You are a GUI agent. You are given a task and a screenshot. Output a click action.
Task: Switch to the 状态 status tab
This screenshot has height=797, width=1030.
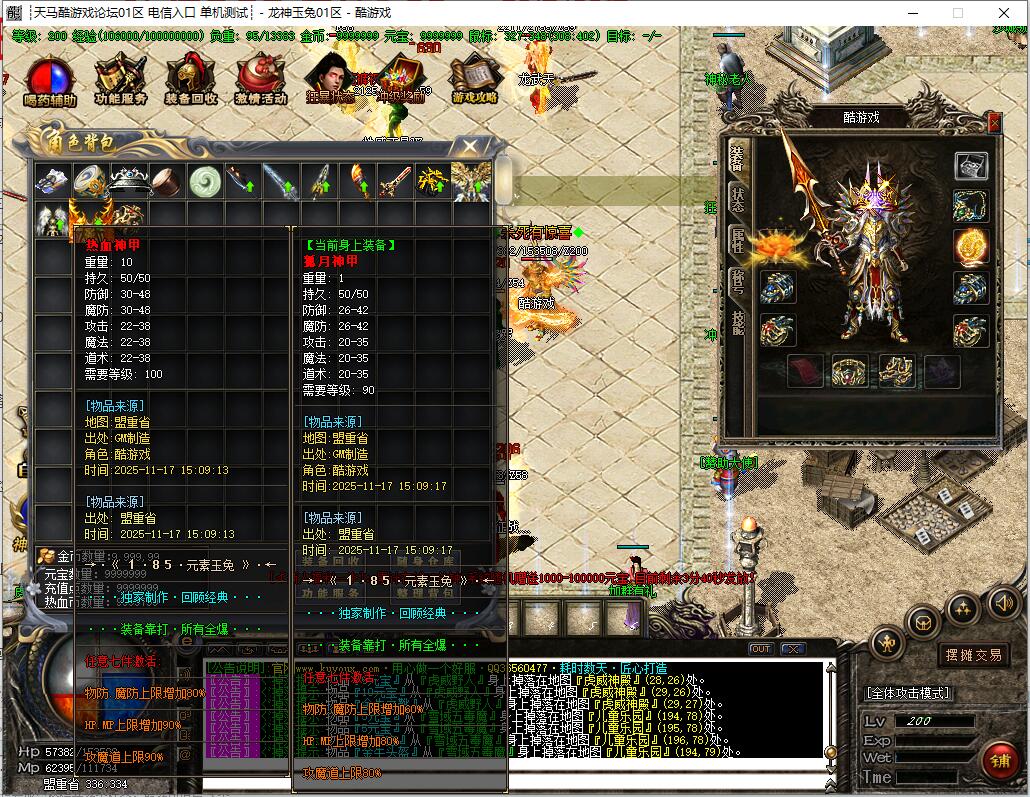[736, 197]
